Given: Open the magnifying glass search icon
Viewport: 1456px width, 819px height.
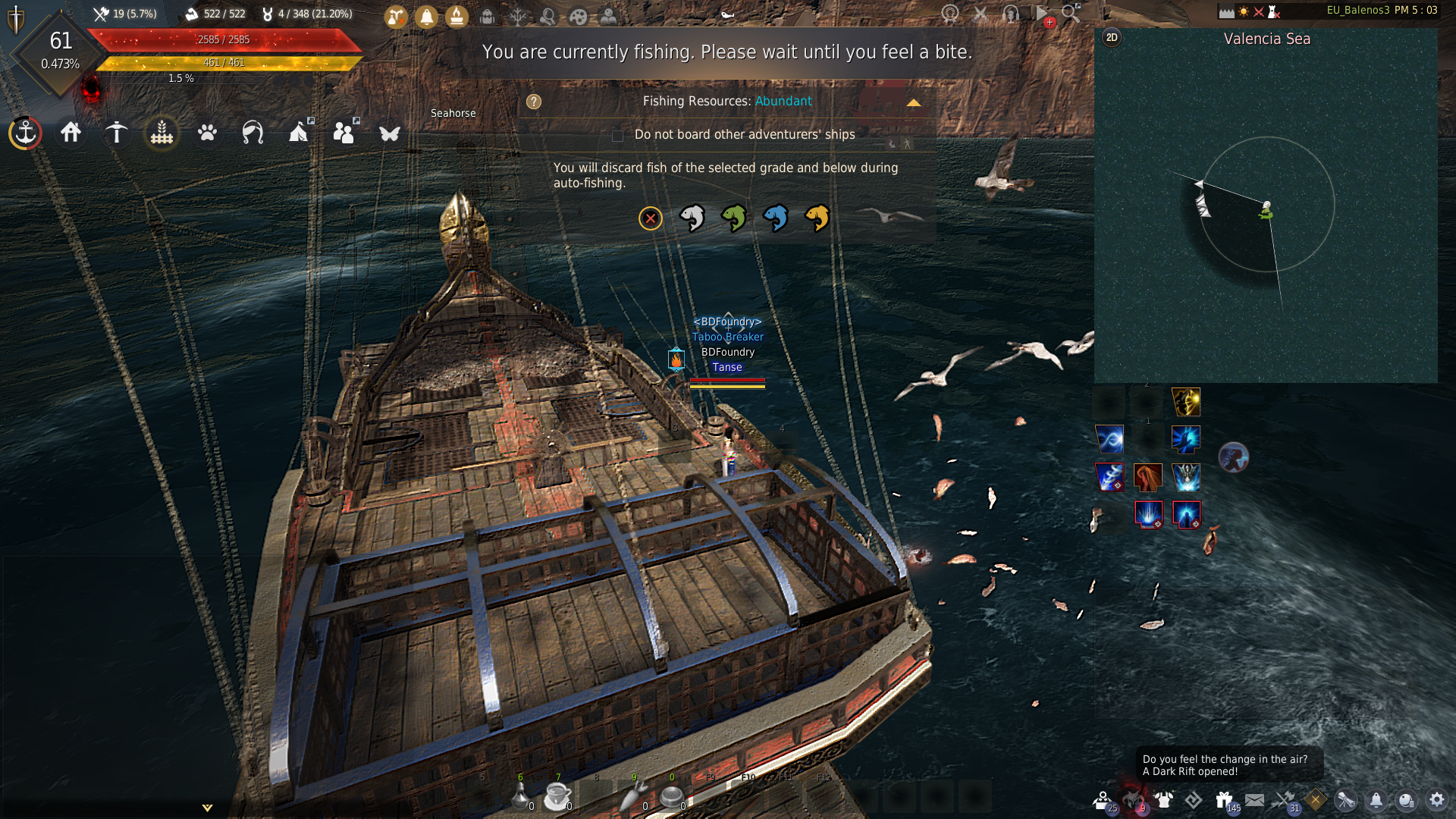Looking at the screenshot, I should pyautogui.click(x=1071, y=13).
